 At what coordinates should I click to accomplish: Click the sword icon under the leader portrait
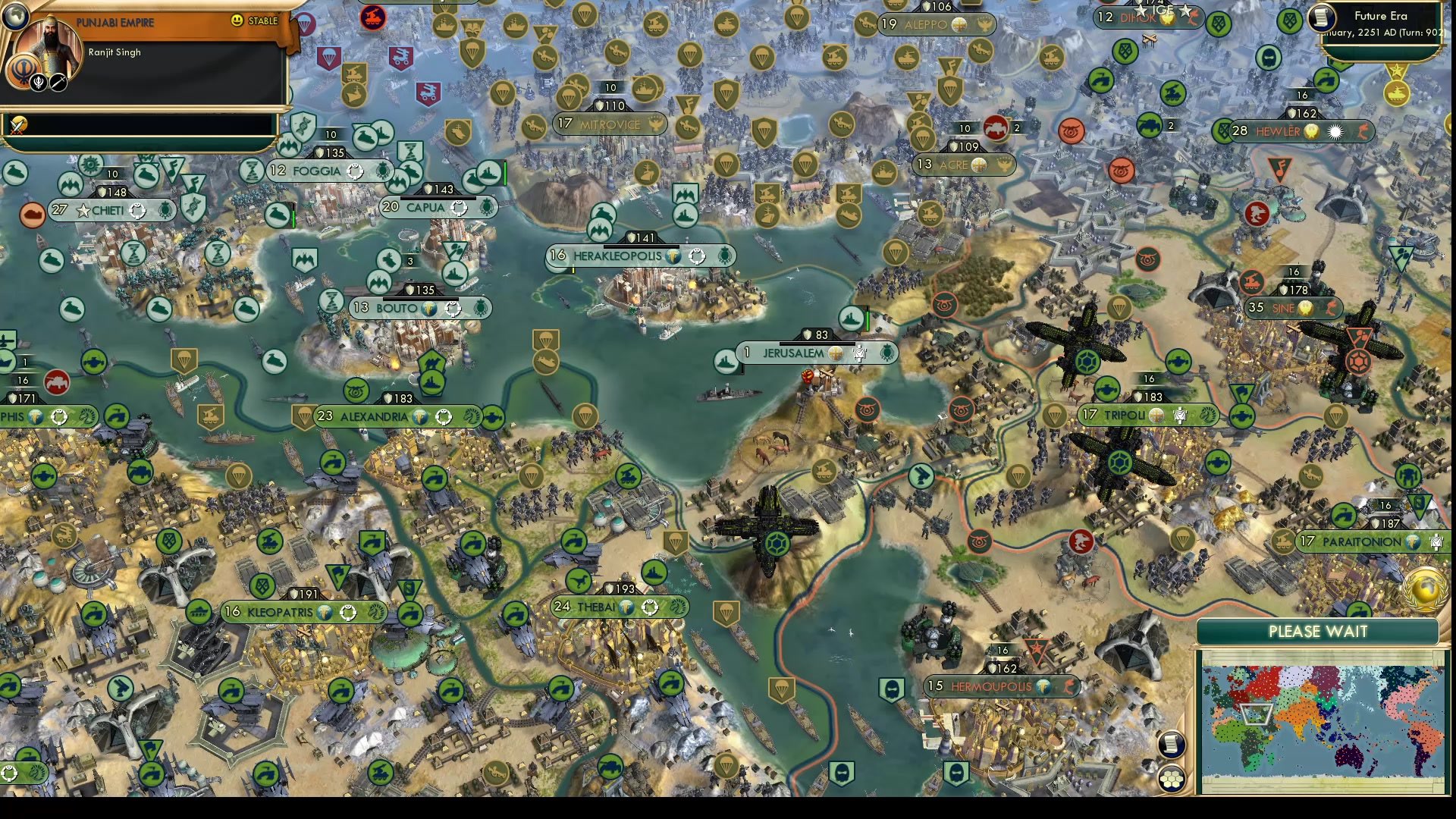(58, 82)
